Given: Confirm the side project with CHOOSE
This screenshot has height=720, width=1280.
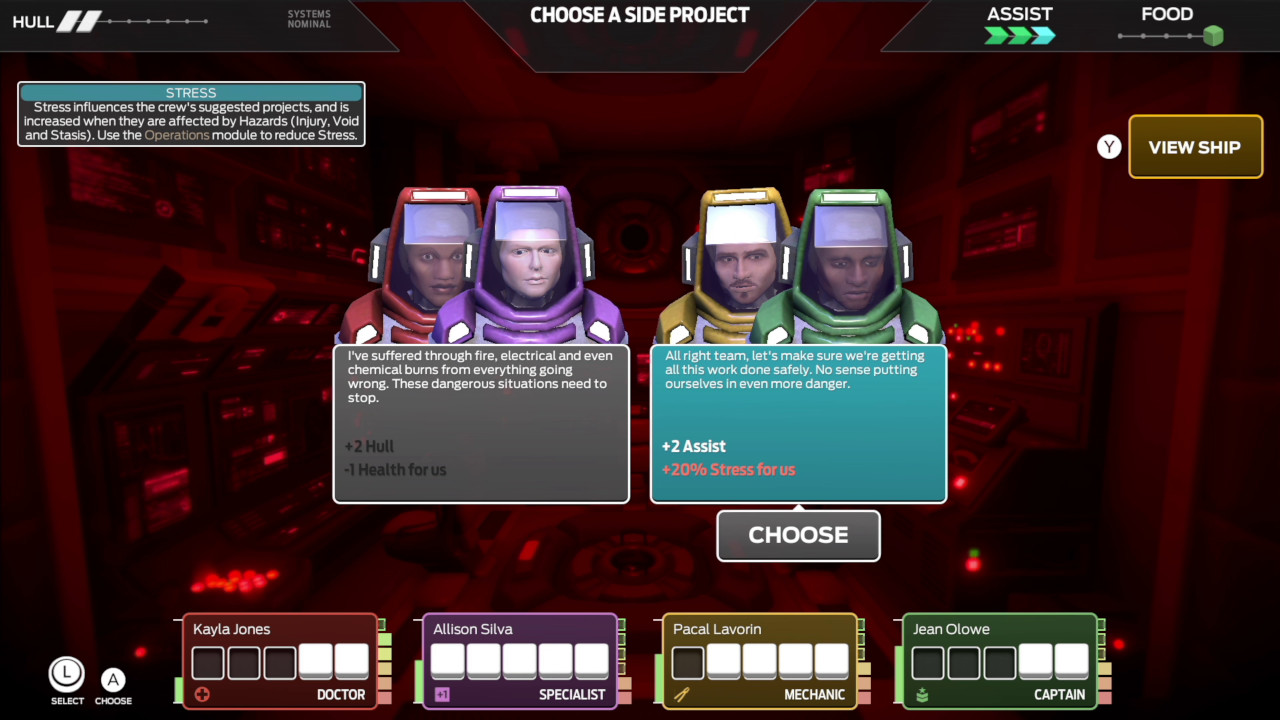Looking at the screenshot, I should point(798,535).
